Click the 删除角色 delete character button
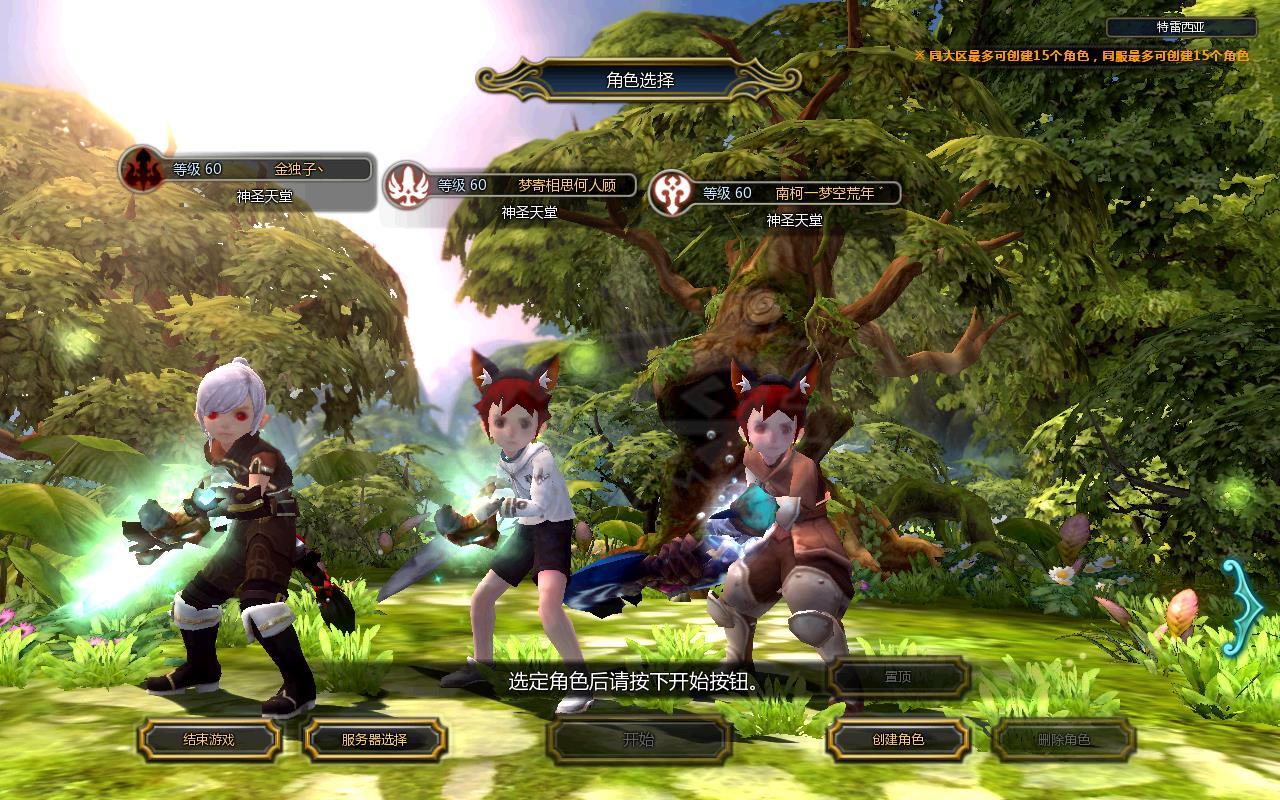The height and width of the screenshot is (800, 1280). point(1063,740)
